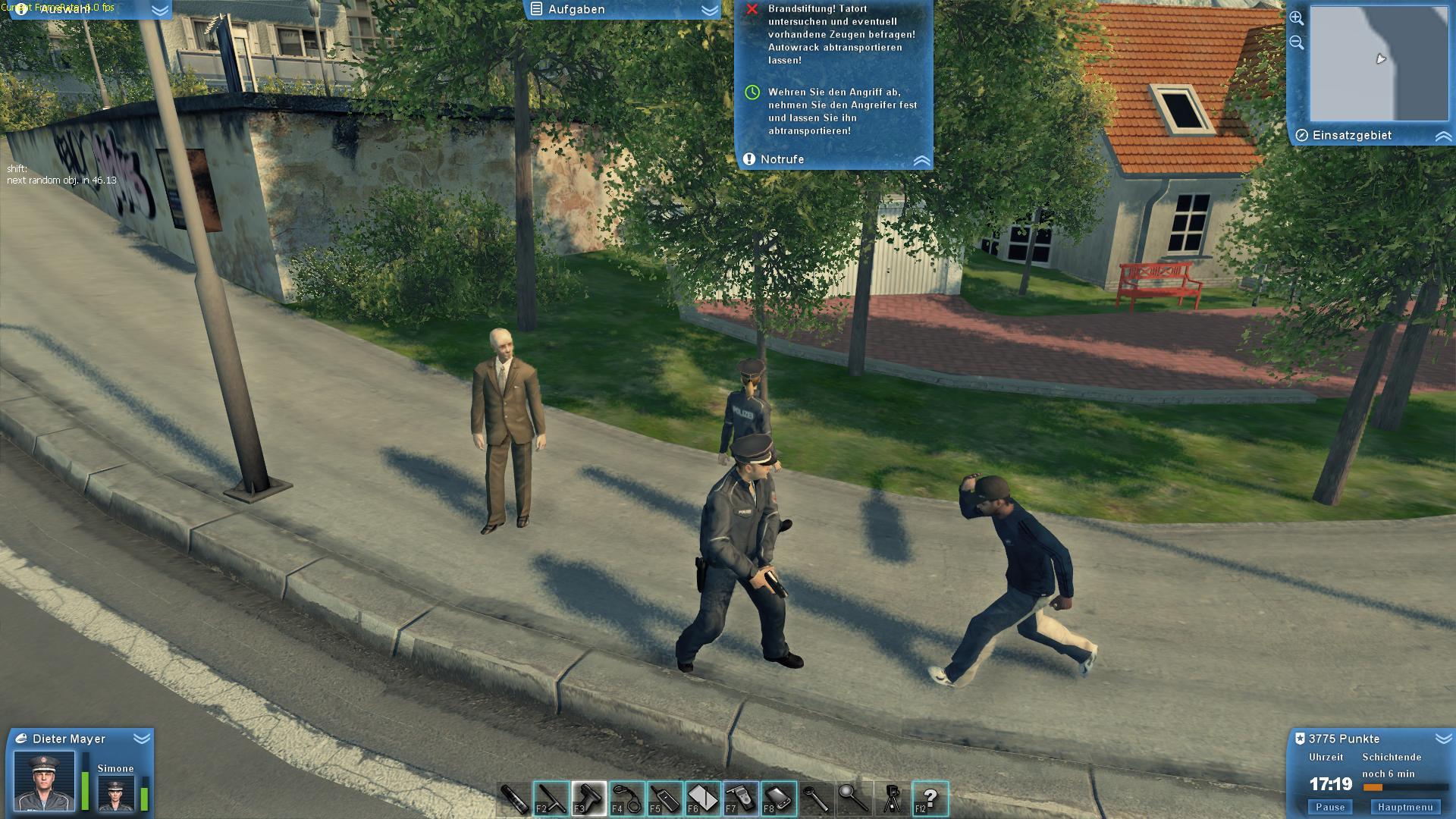Zoom in on the minimap
The image size is (1456, 819).
[1295, 19]
